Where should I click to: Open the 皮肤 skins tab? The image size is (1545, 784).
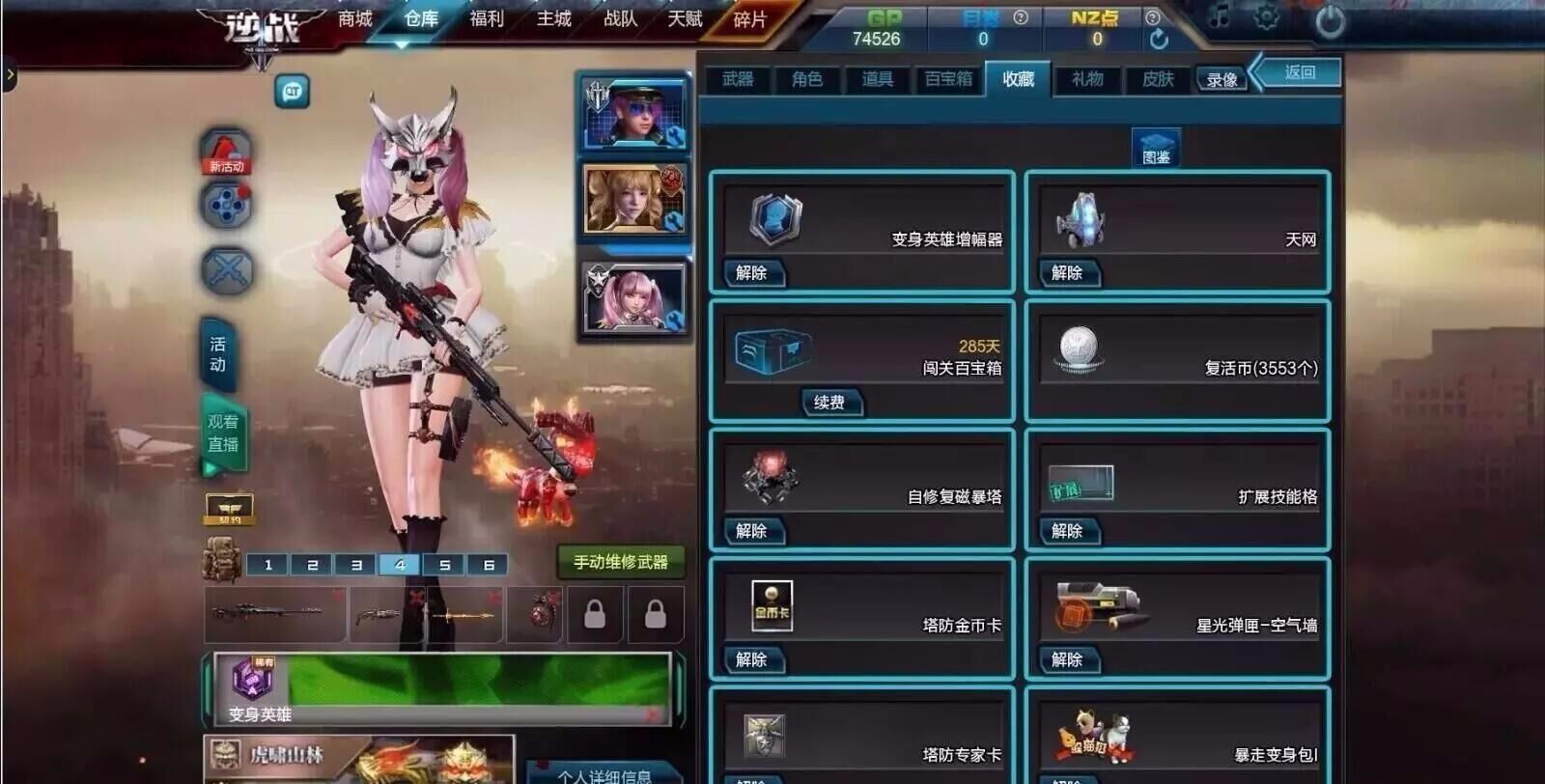(x=1158, y=79)
